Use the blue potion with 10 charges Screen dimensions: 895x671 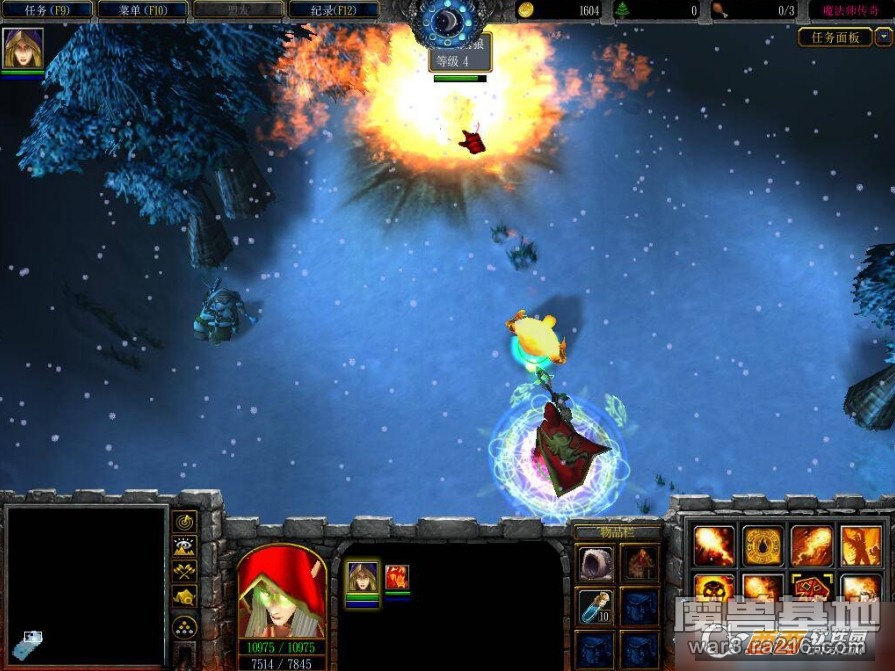596,605
